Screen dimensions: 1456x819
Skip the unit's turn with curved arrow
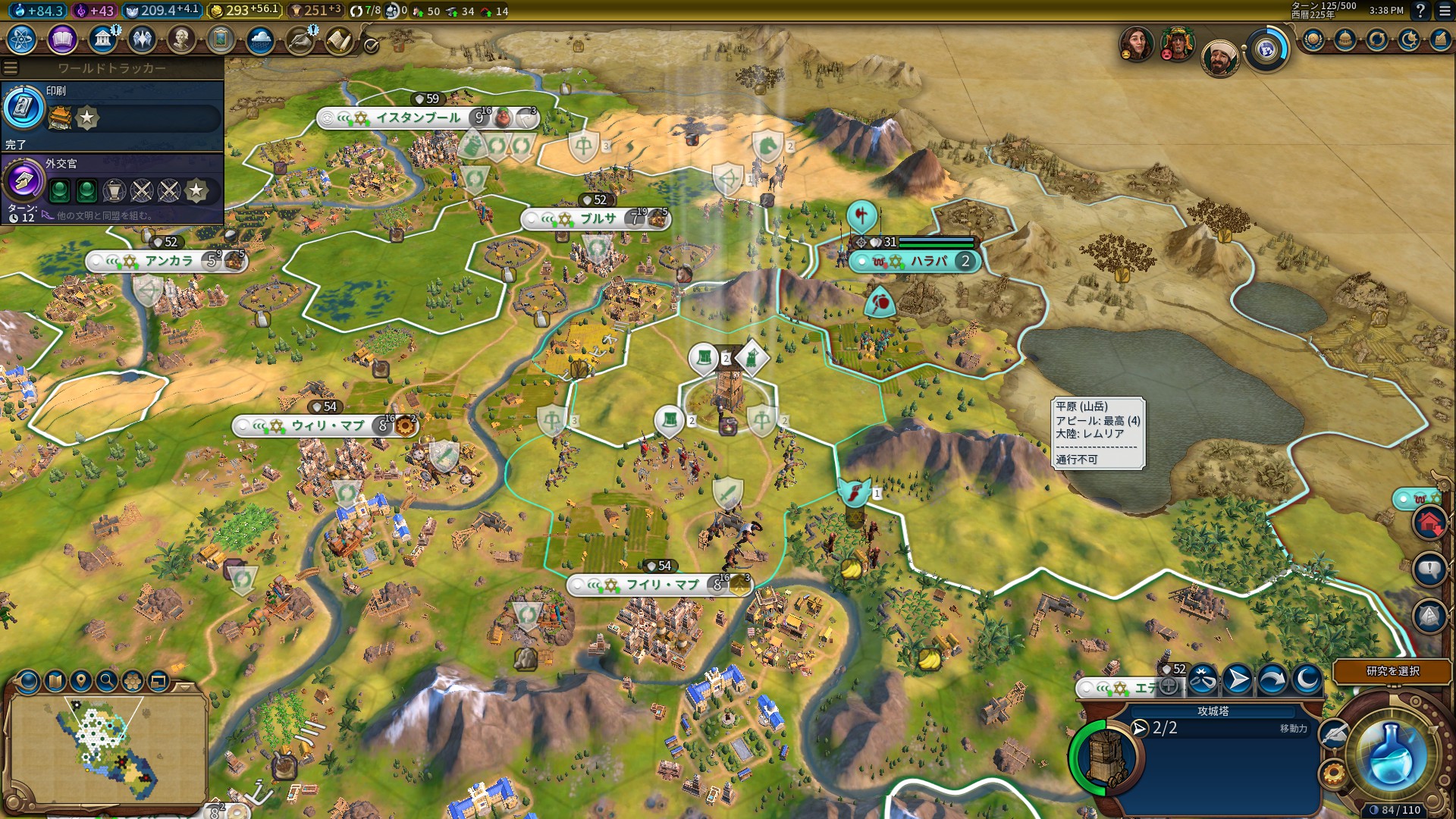click(1272, 679)
